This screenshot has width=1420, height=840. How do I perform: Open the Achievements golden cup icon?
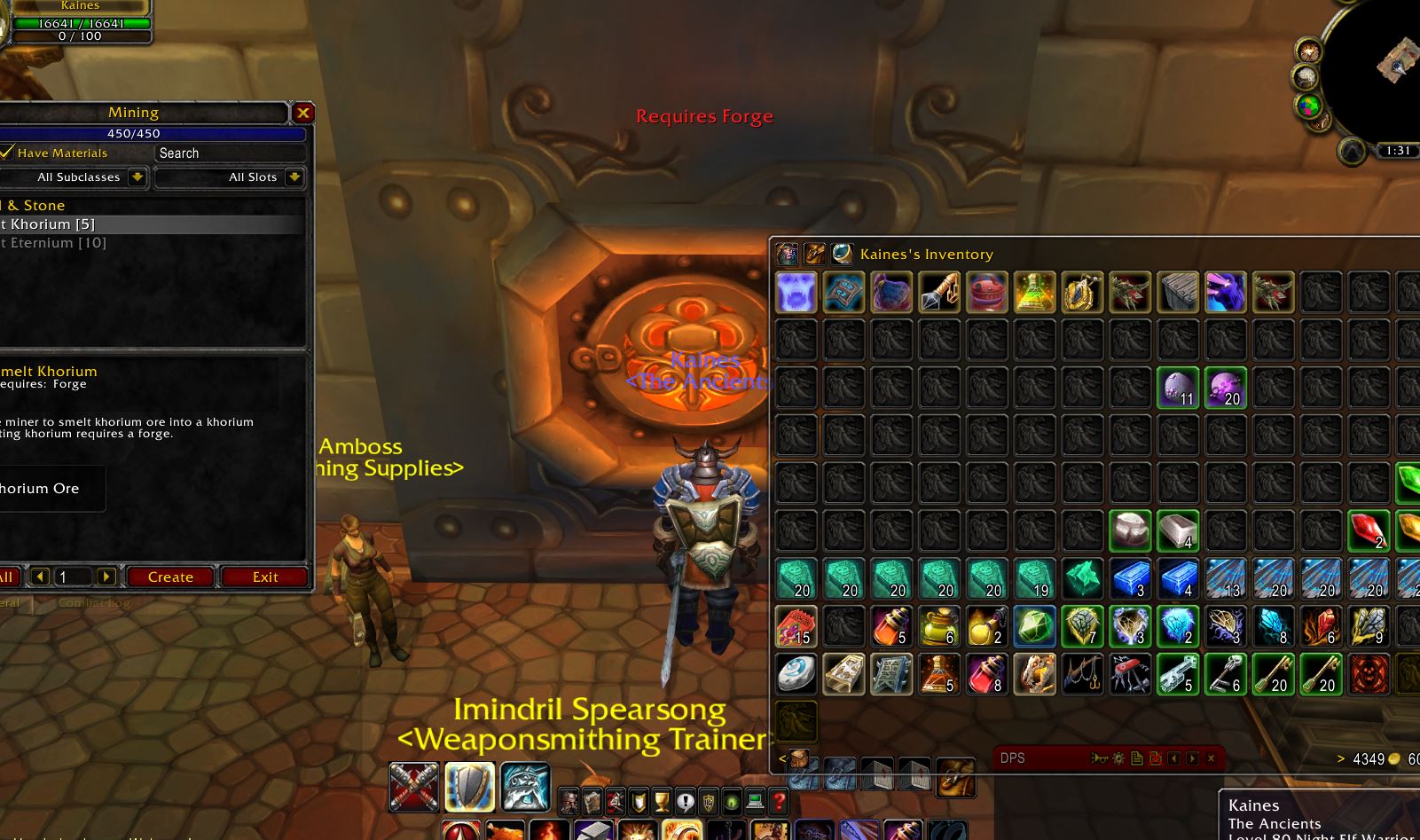tap(663, 801)
